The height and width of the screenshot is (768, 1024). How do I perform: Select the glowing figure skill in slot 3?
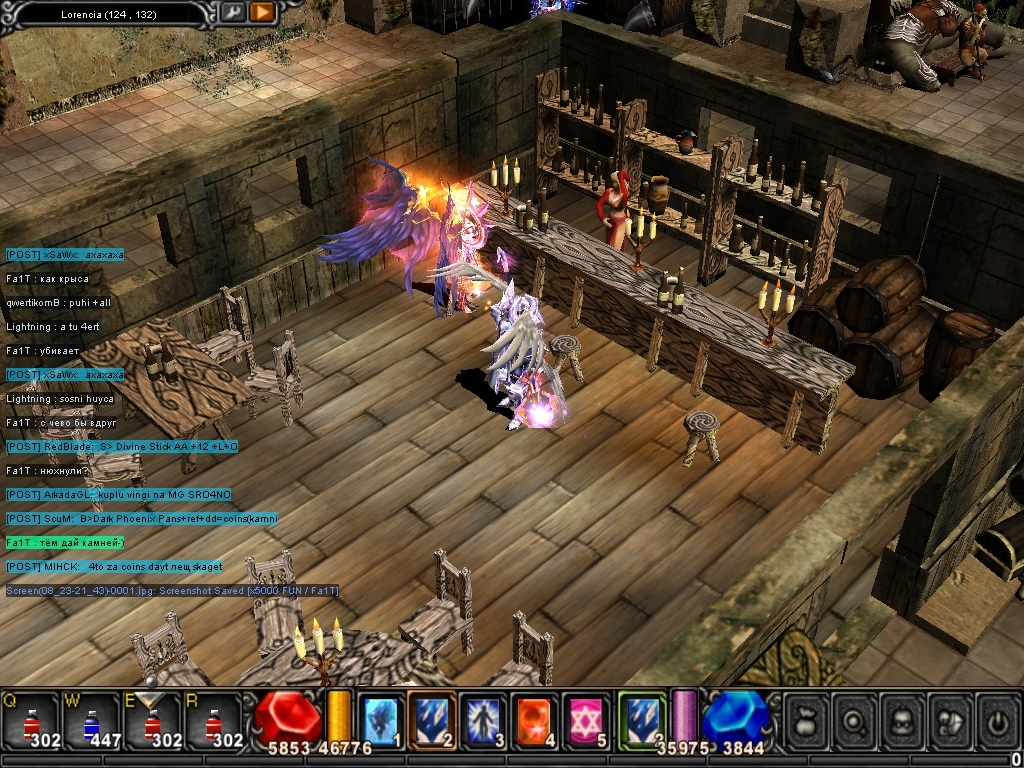[485, 720]
